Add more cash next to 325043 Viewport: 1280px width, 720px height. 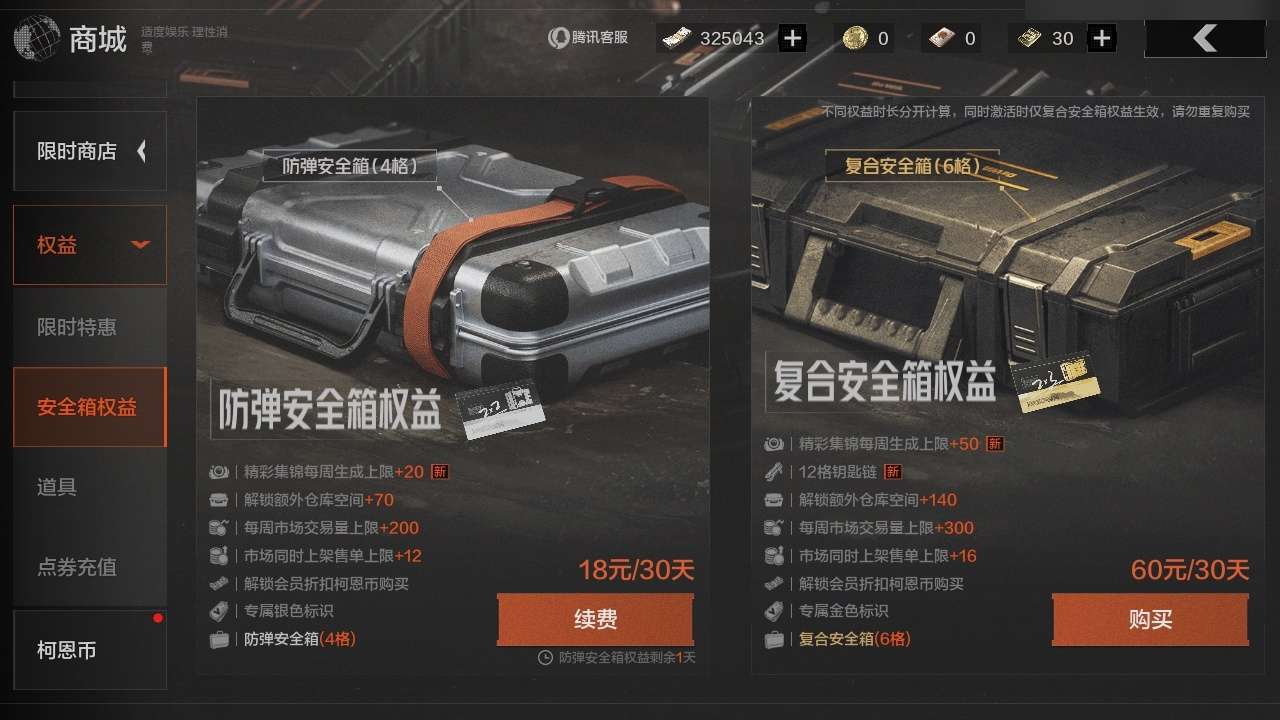tap(792, 39)
